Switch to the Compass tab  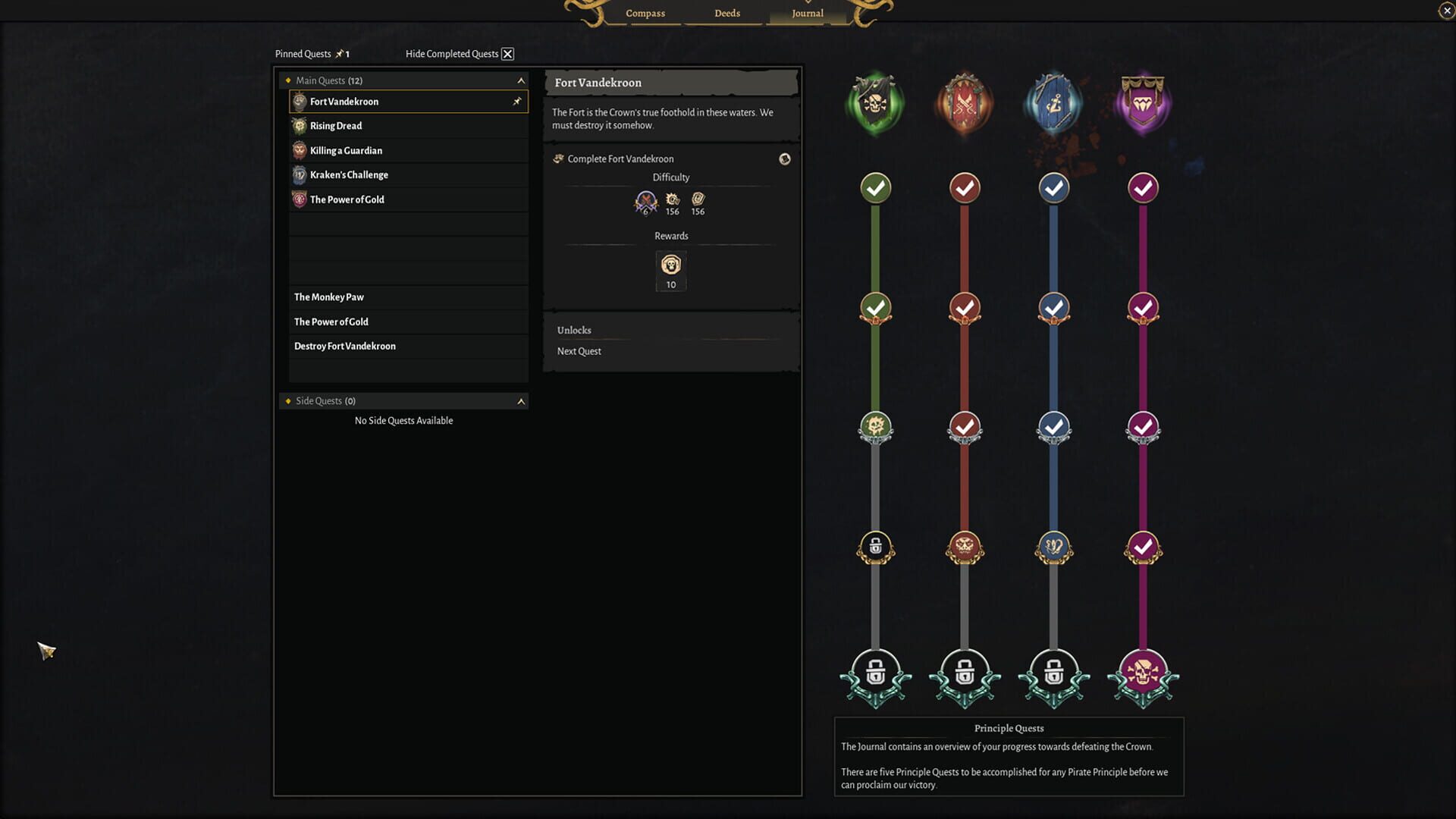645,13
